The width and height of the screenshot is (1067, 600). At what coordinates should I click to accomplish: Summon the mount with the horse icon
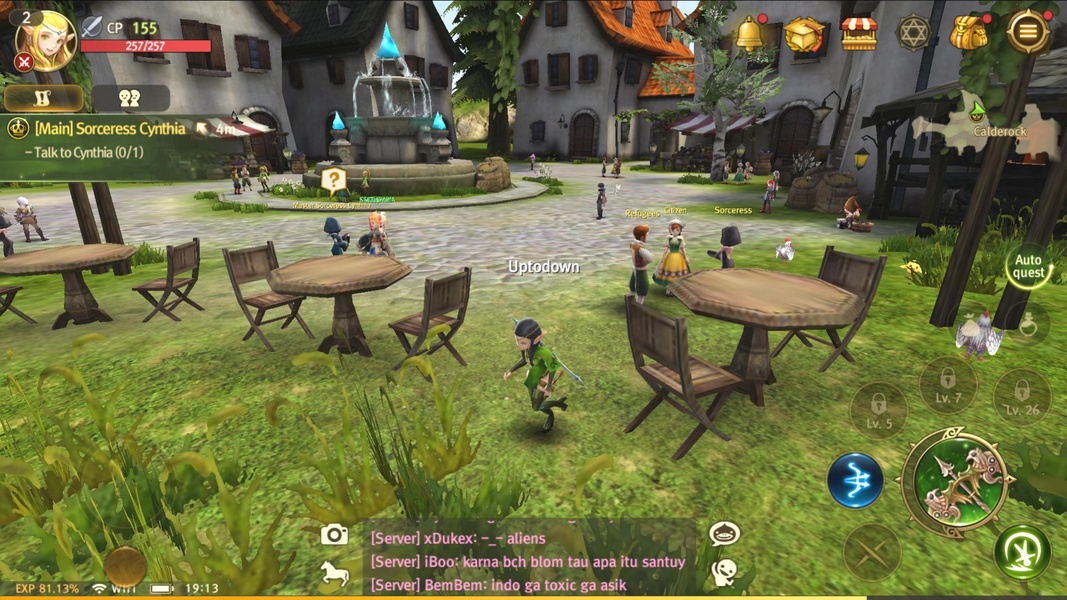tap(335, 573)
